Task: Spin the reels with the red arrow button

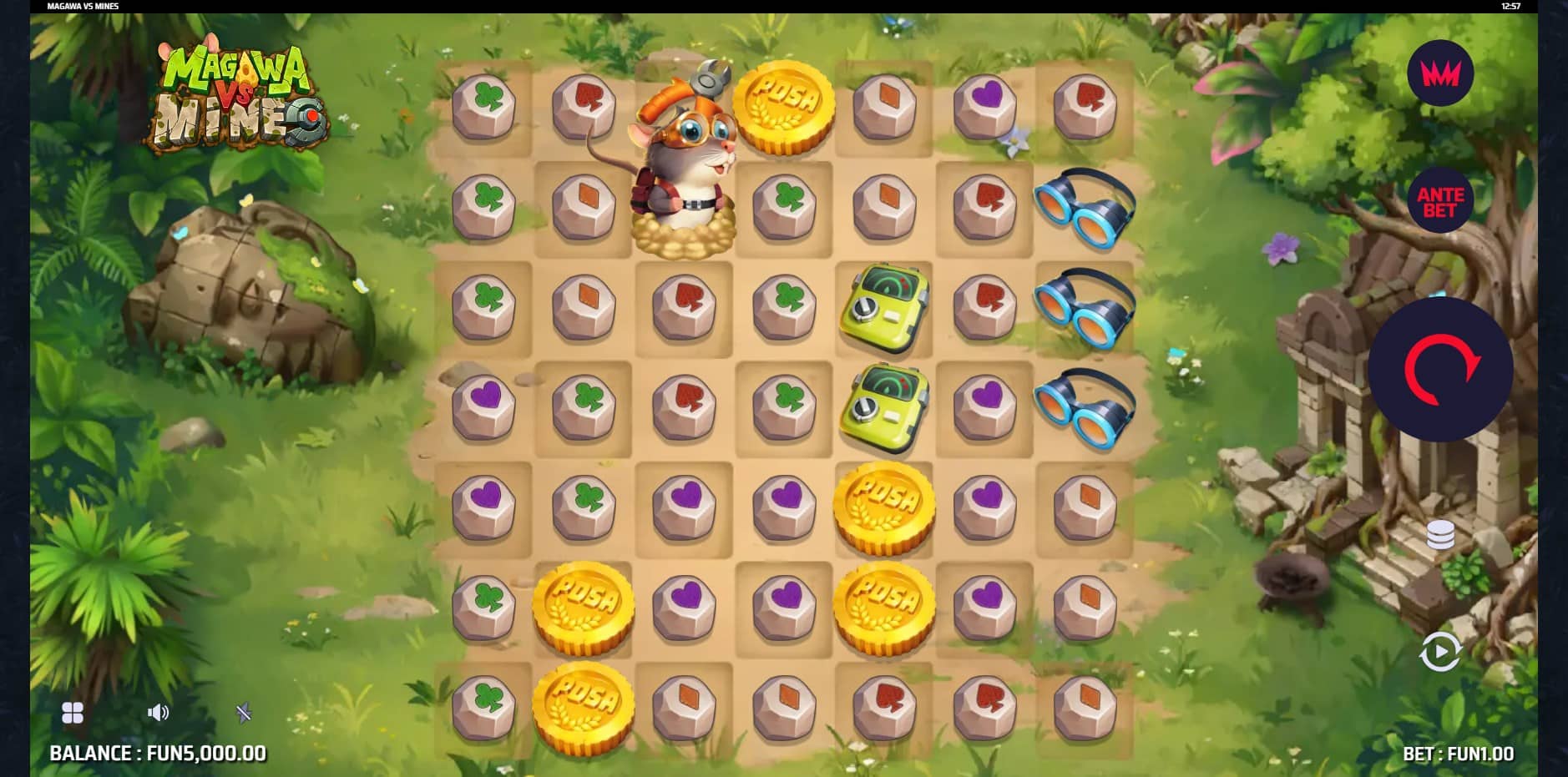Action: tap(1440, 368)
